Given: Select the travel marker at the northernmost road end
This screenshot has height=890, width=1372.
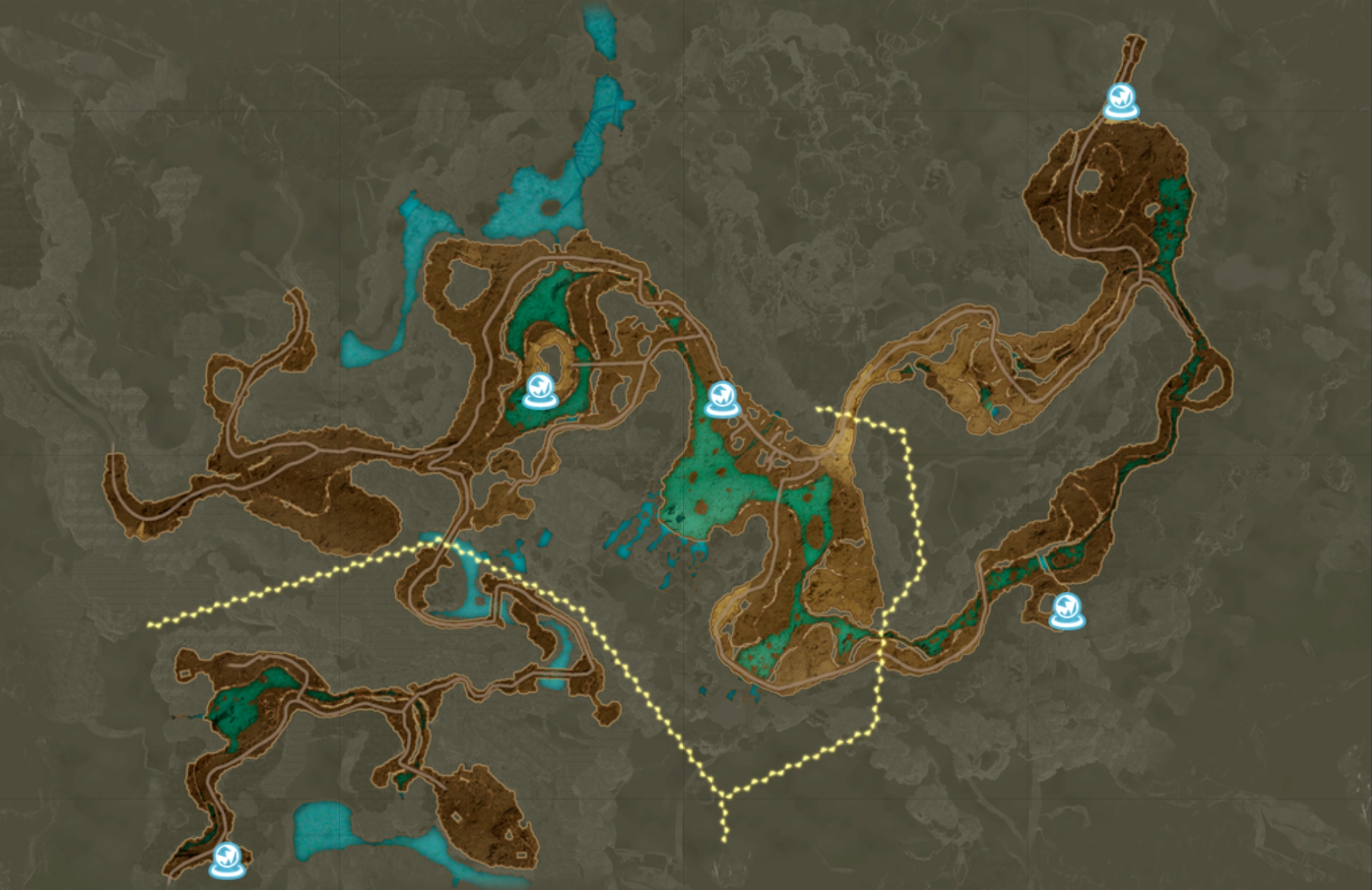Looking at the screenshot, I should point(1120,101).
